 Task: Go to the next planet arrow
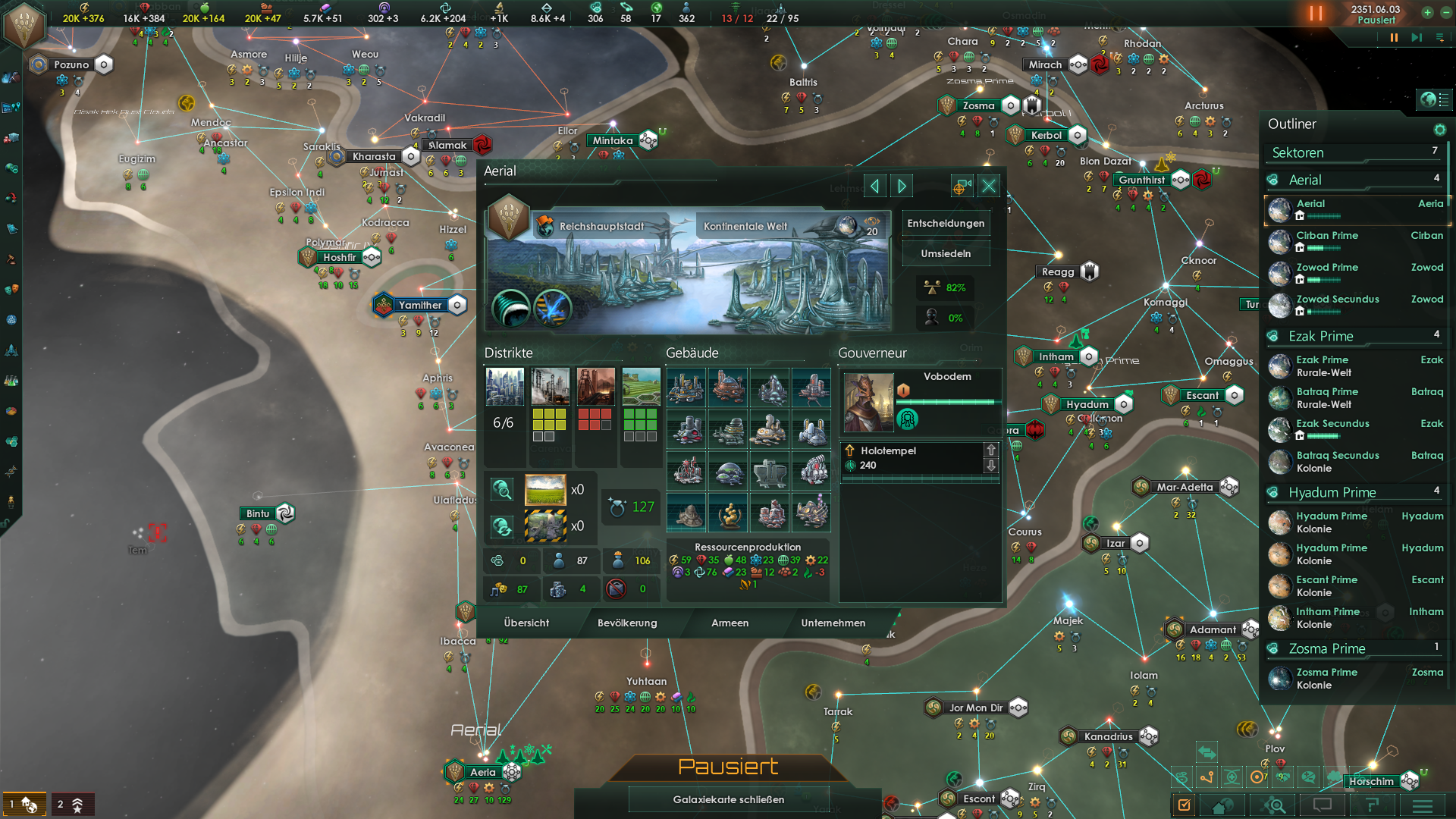coord(902,186)
